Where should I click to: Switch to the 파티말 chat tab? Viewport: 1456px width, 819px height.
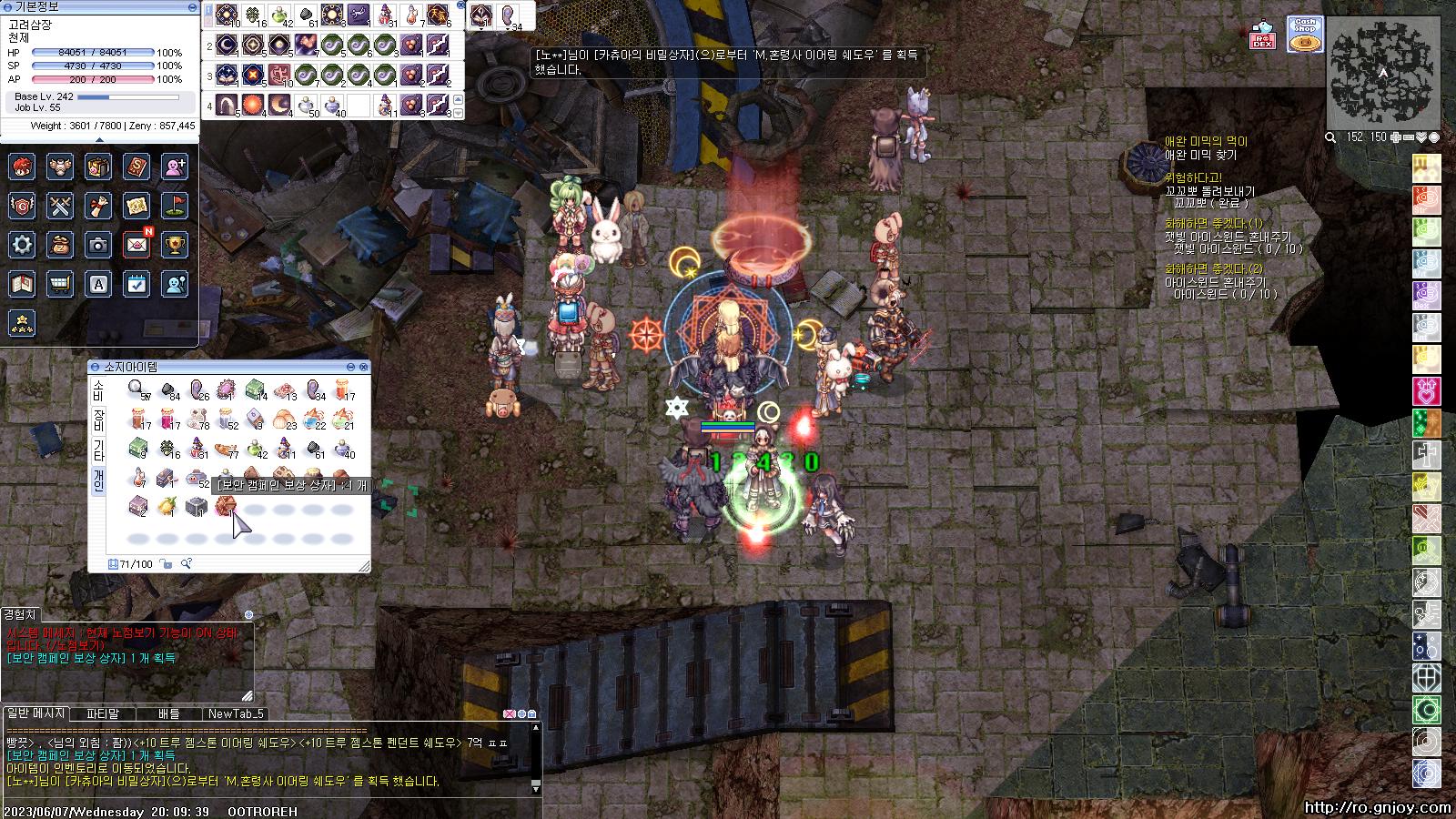(103, 714)
